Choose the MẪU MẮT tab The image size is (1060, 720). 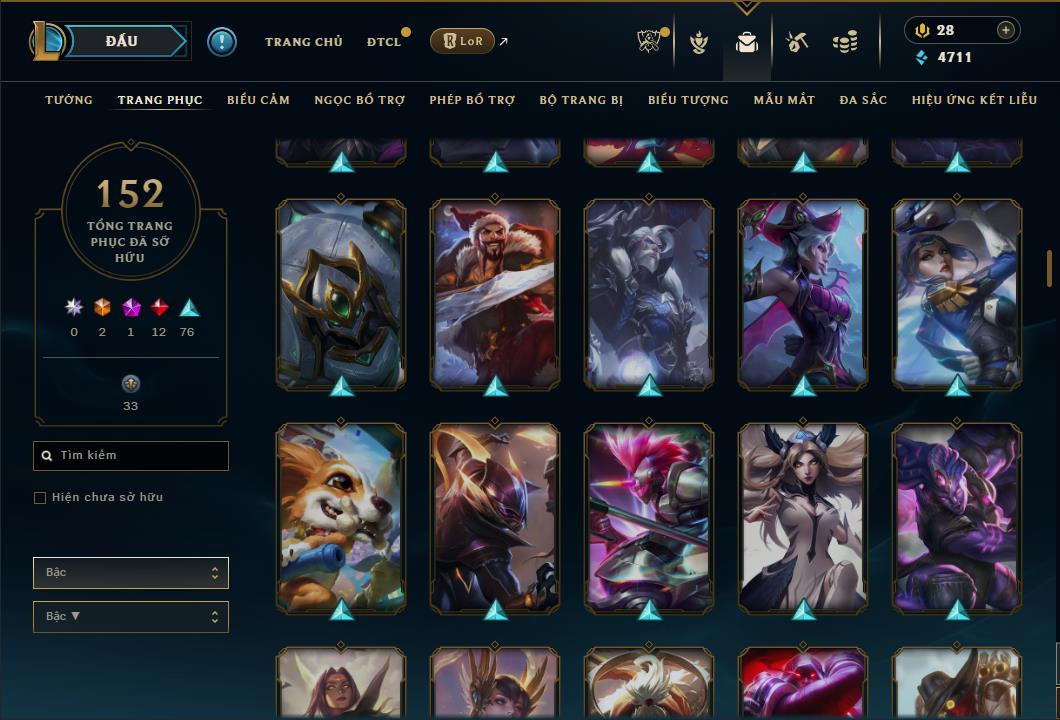tap(784, 100)
